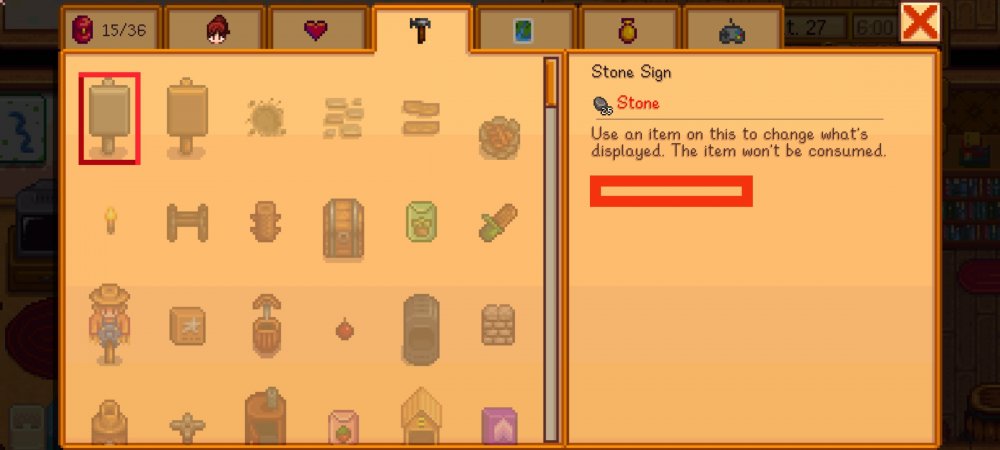Select the hammer crafting tab
1000x450 pixels.
pos(421,30)
